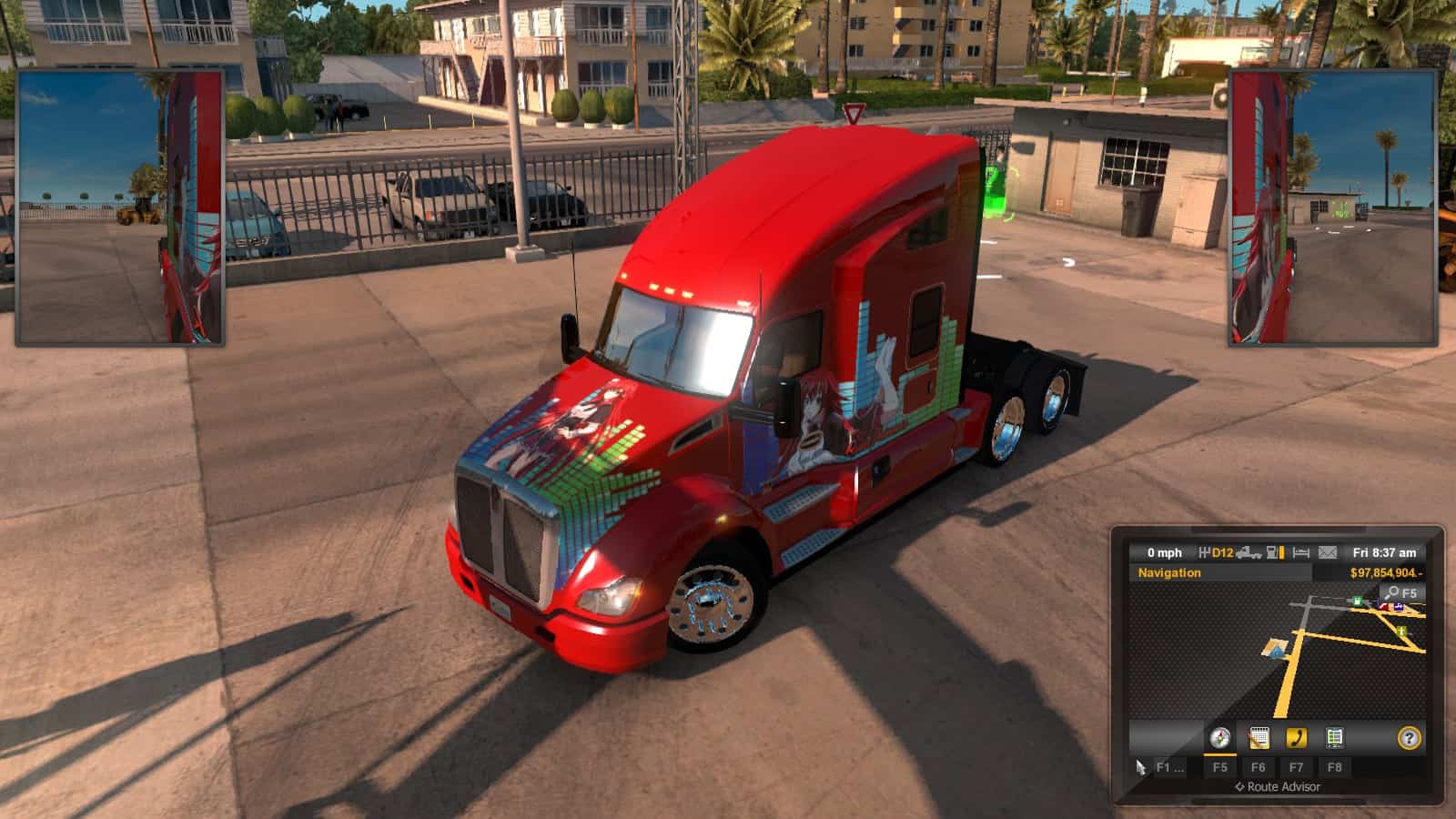Open the compass Navigation tab

[1219, 737]
